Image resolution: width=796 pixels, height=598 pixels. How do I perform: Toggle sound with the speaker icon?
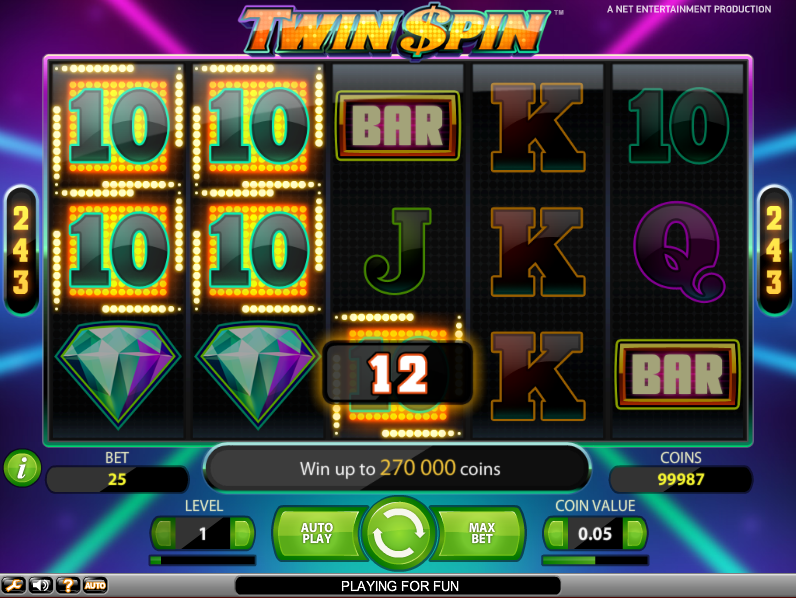pos(41,585)
